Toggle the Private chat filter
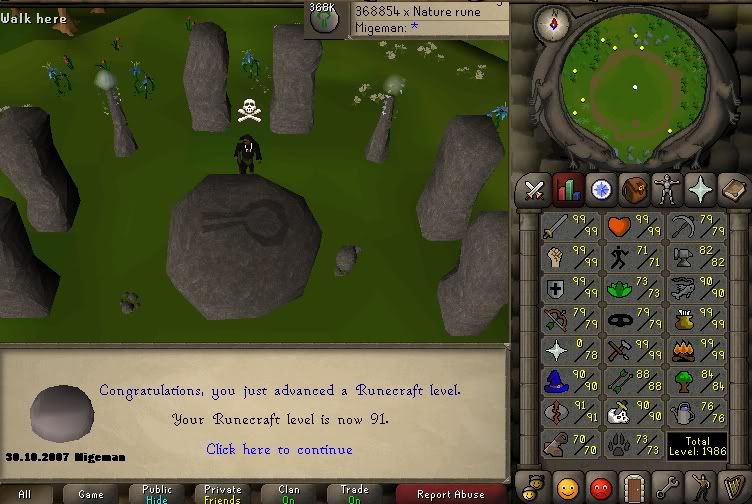Image resolution: width=752 pixels, height=504 pixels. pyautogui.click(x=222, y=494)
